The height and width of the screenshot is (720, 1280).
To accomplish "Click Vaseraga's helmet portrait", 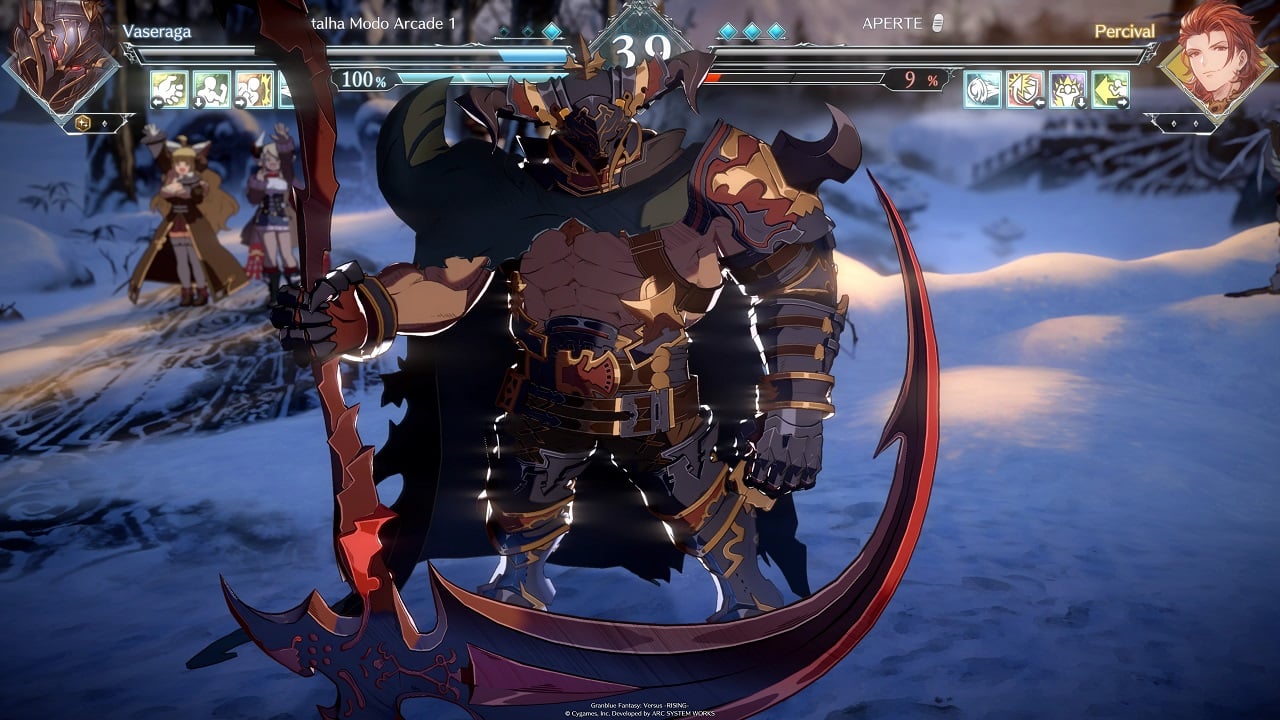I will [x=62, y=55].
